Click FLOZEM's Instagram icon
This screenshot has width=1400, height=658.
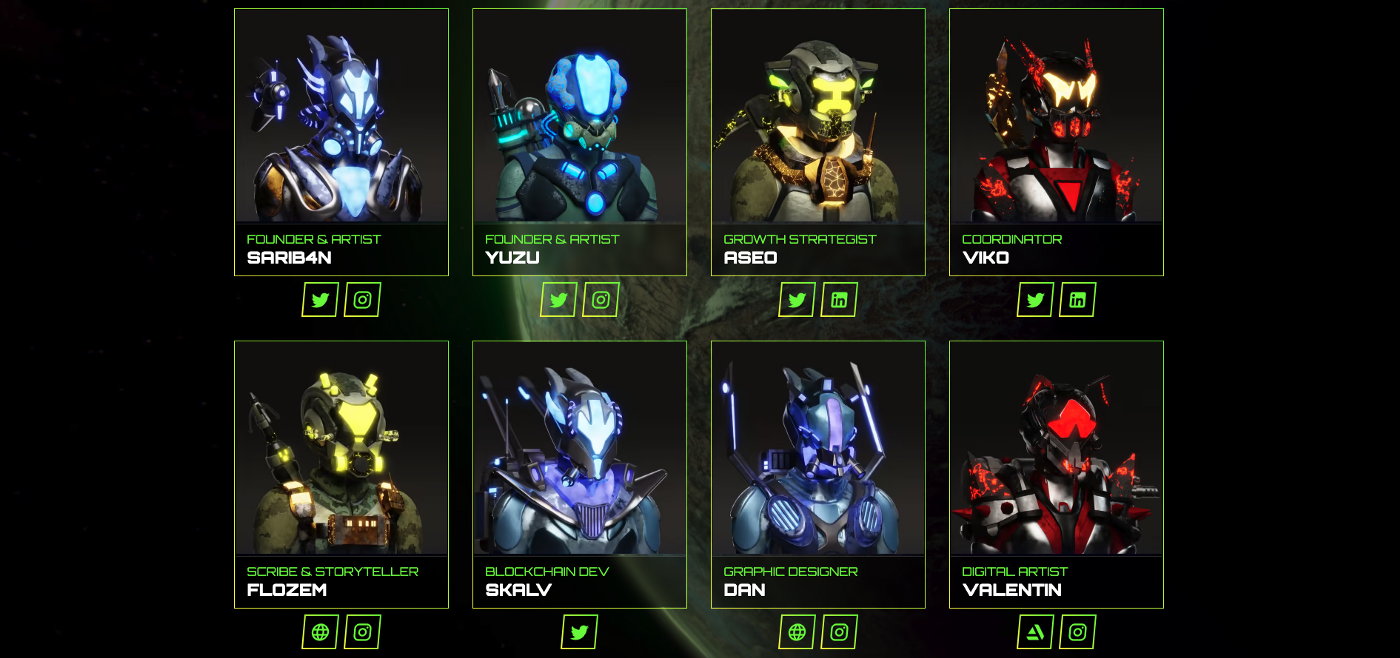(362, 632)
